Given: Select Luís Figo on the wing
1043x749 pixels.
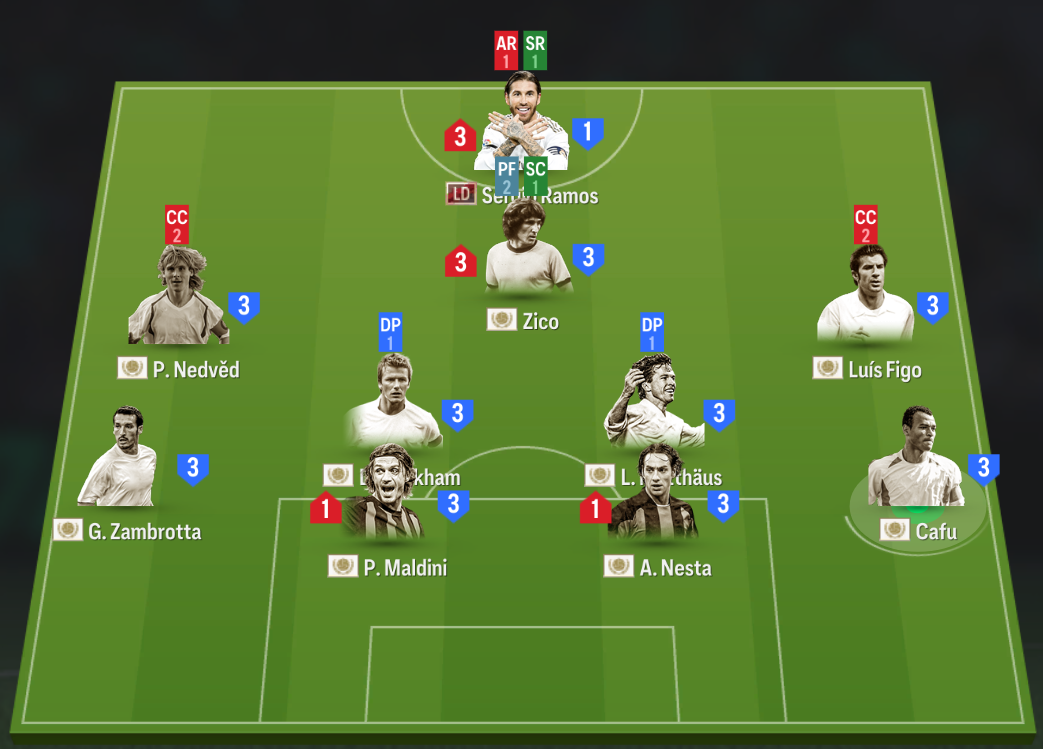Looking at the screenshot, I should pos(865,299).
